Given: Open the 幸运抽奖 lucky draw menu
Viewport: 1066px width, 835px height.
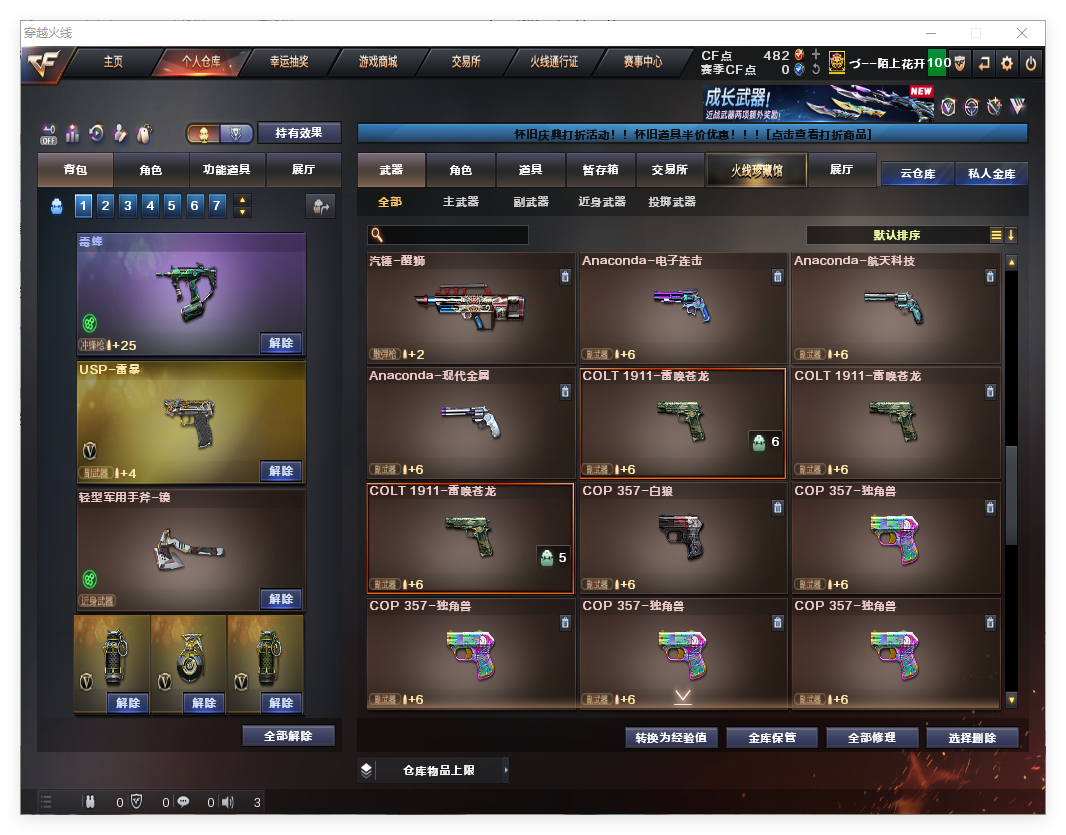Looking at the screenshot, I should [x=289, y=62].
